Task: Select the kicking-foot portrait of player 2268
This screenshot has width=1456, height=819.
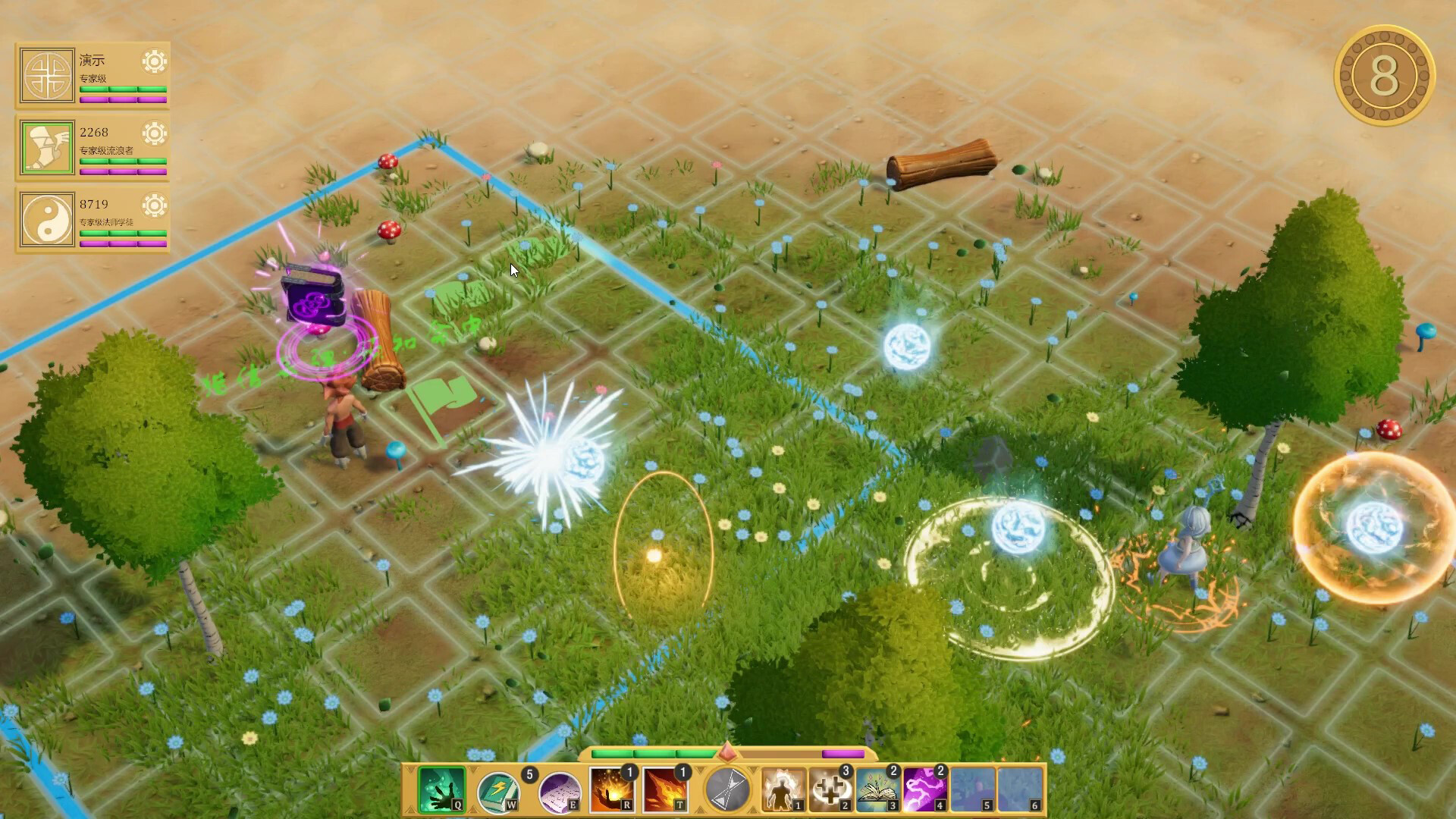Action: pyautogui.click(x=46, y=149)
